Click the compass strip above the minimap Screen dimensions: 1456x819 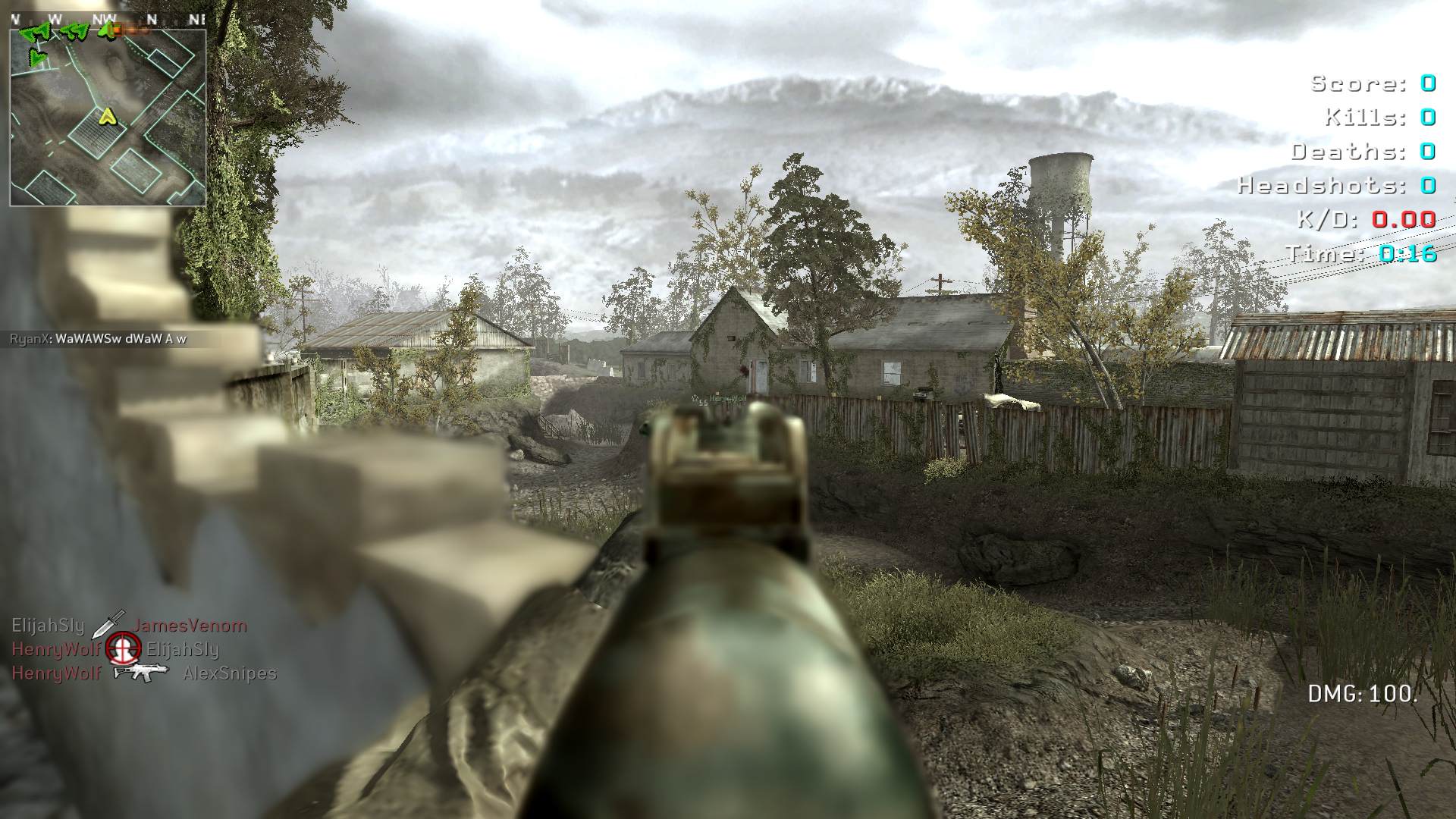coord(108,19)
